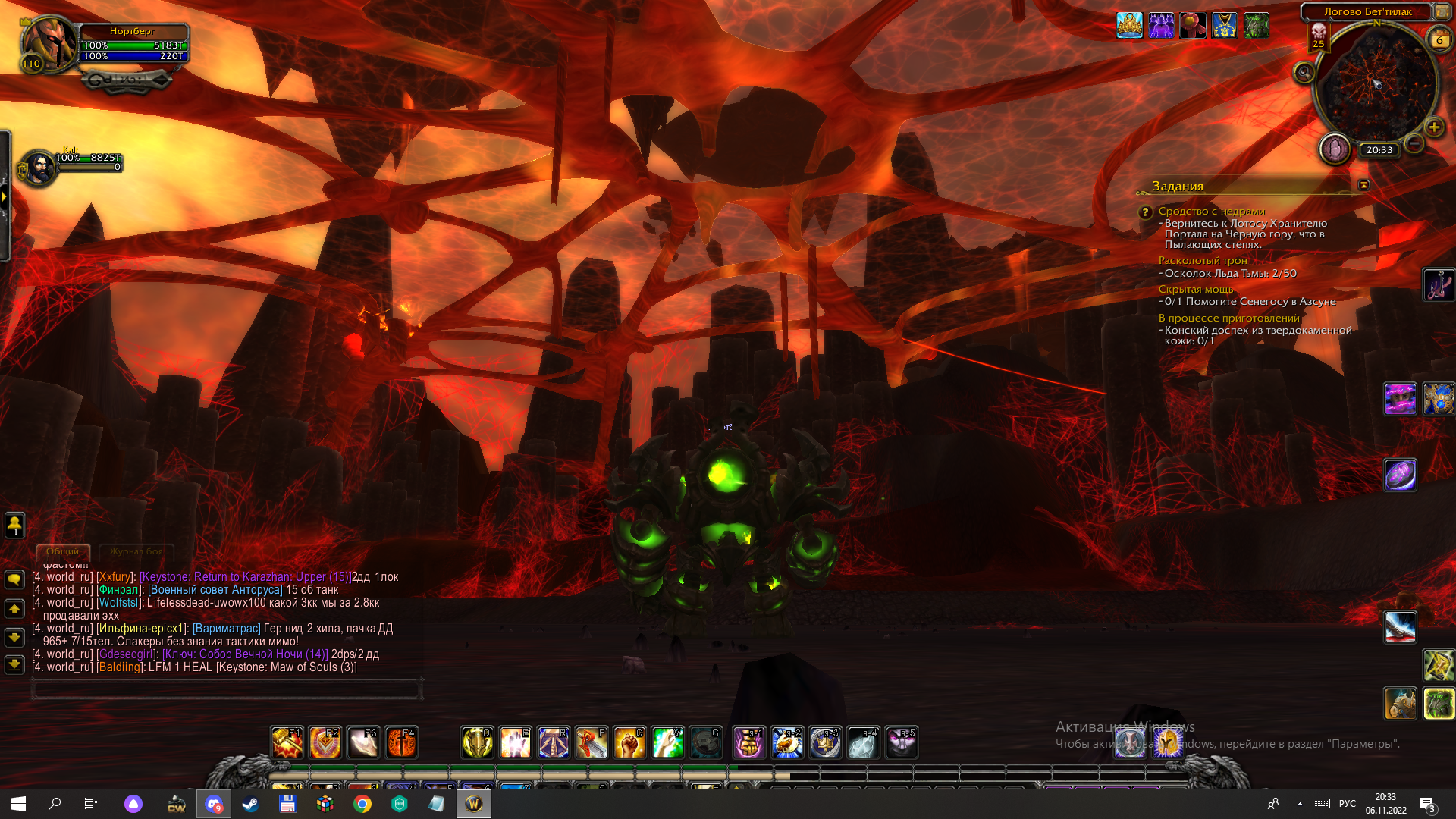Collapse the Задания quest tracker
1456x819 pixels.
pos(1363,185)
